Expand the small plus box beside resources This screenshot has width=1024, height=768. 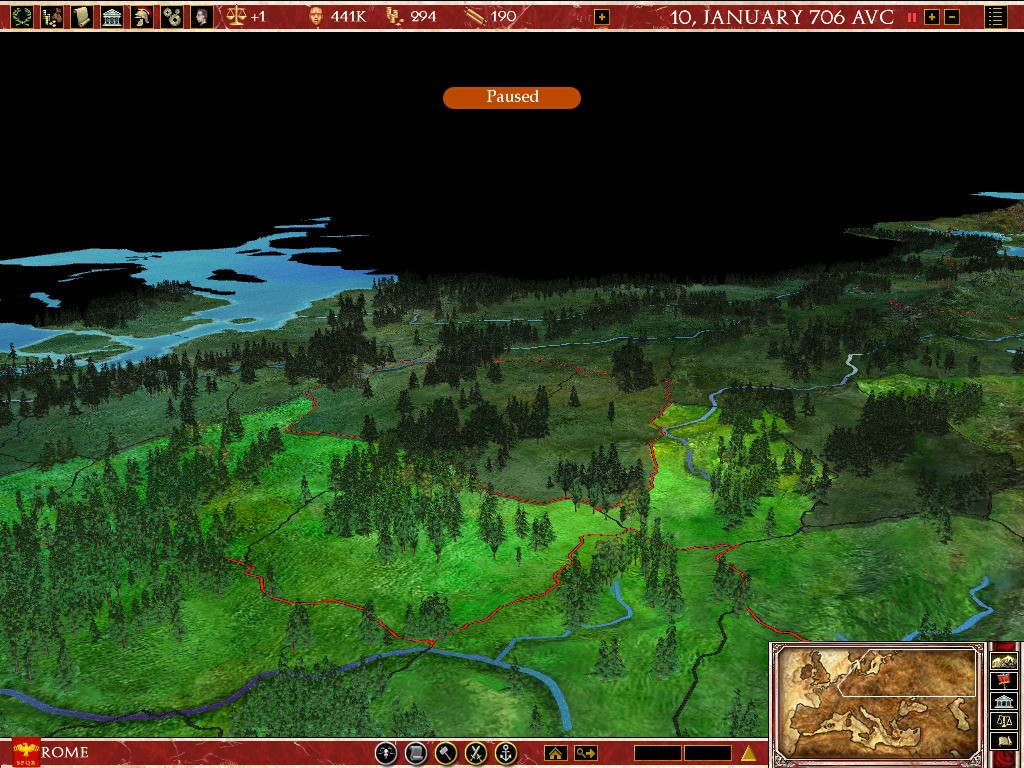[x=601, y=17]
